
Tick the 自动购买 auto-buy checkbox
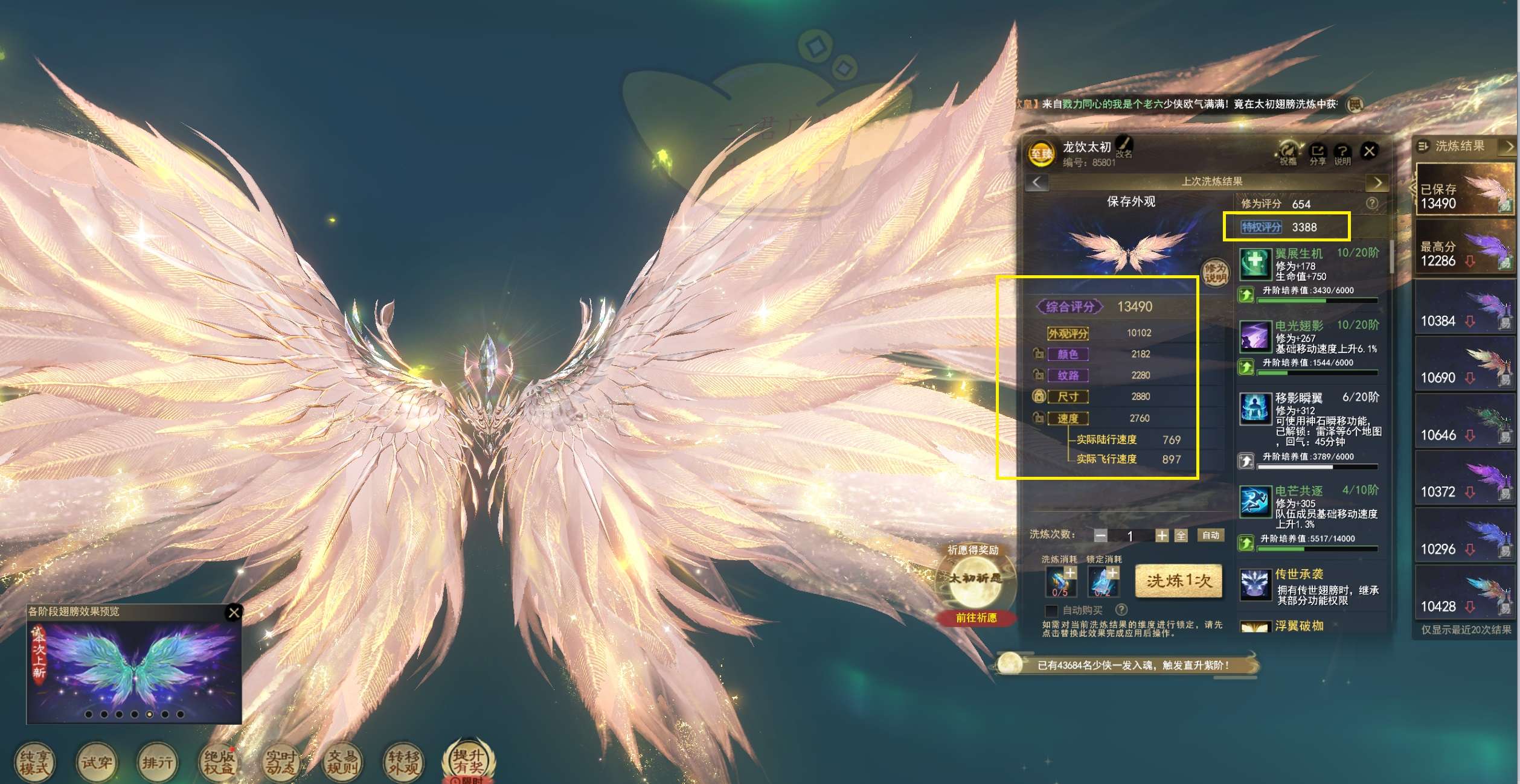tap(1051, 610)
